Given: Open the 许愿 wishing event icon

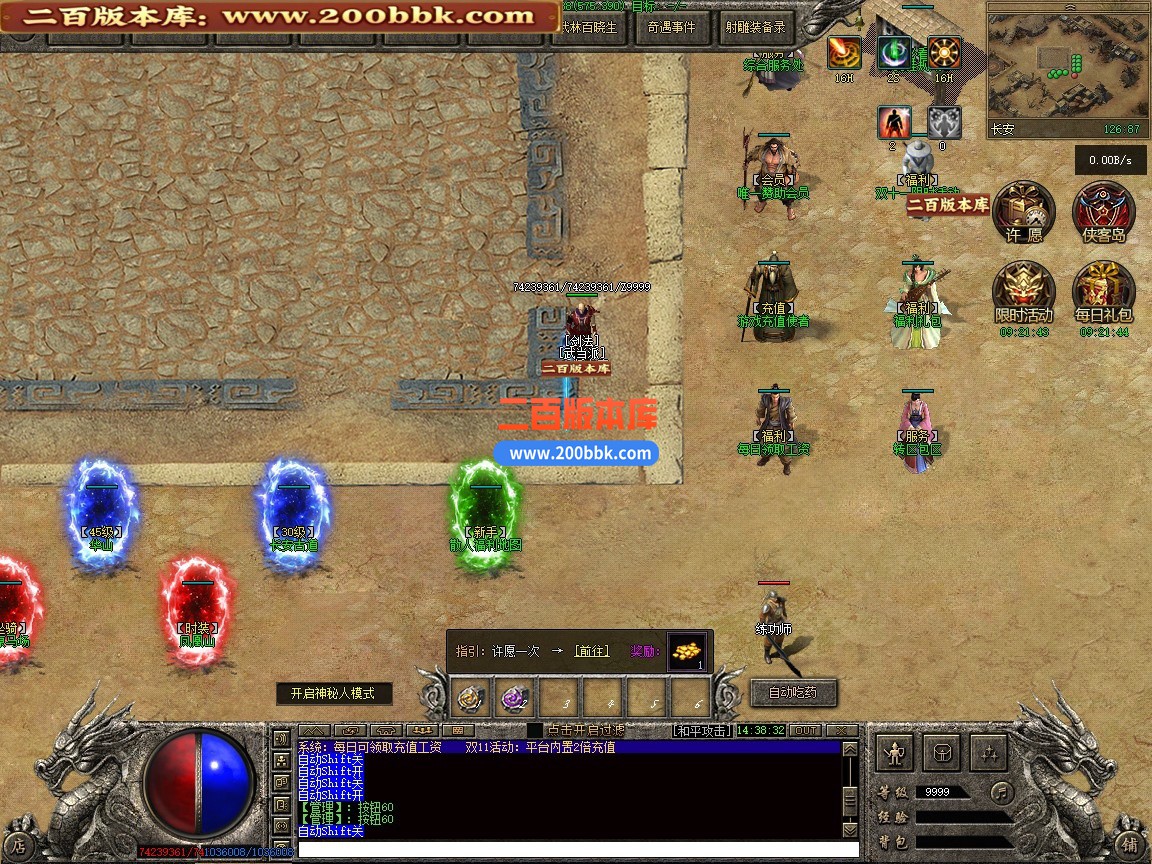Looking at the screenshot, I should coord(1024,213).
